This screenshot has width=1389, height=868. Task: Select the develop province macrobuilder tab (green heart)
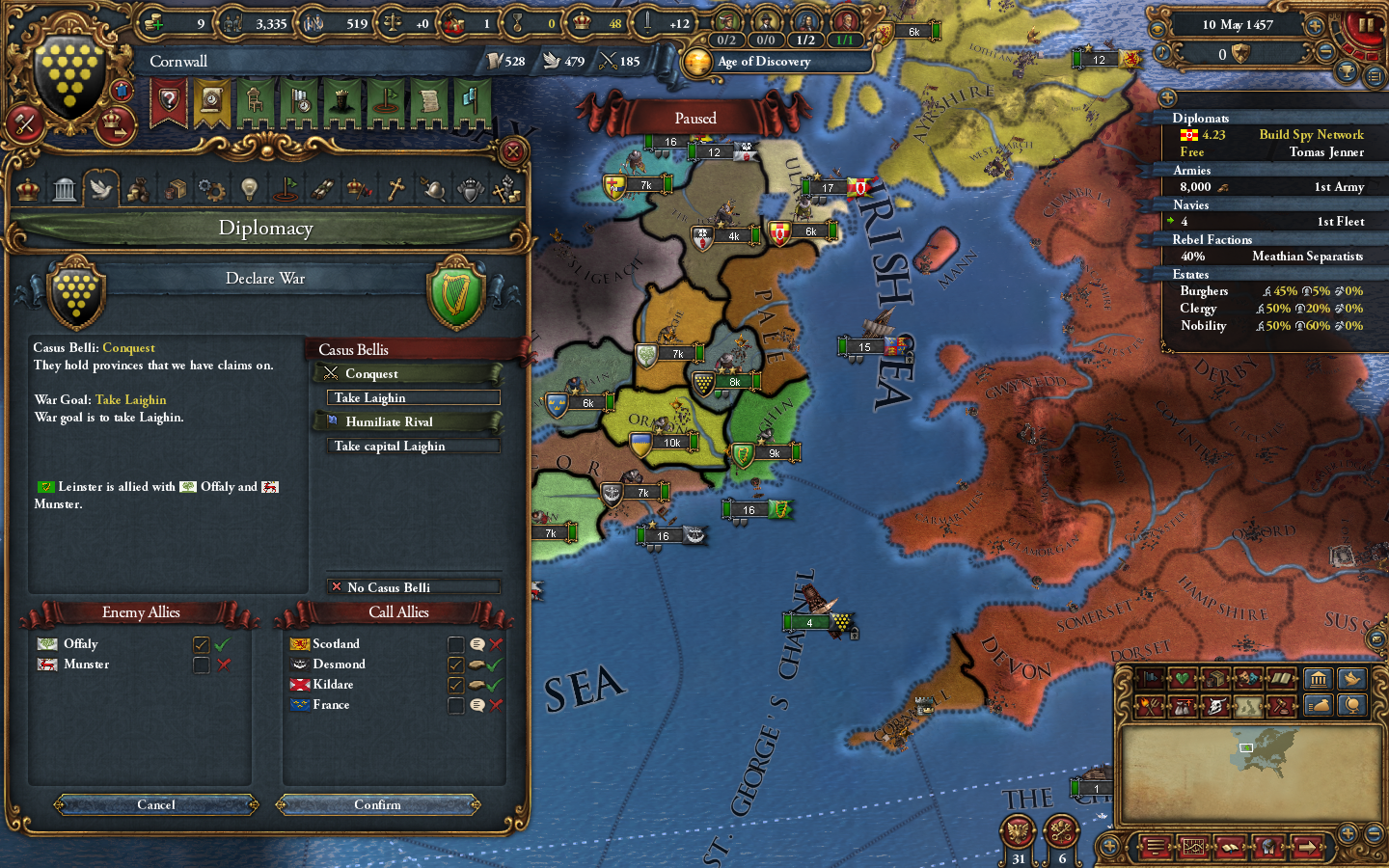click(x=1181, y=678)
